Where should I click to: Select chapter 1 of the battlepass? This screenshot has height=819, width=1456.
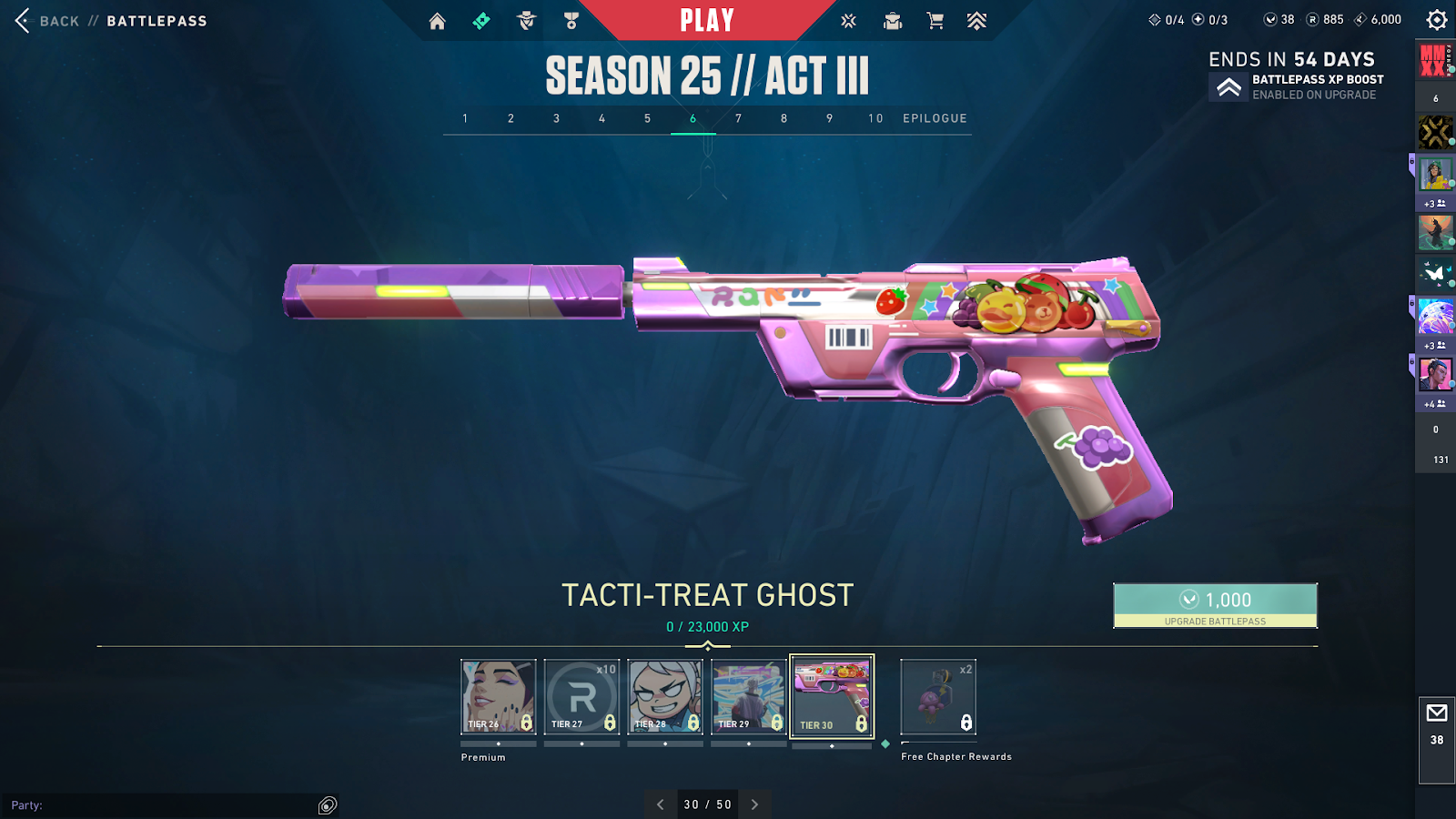pos(465,118)
